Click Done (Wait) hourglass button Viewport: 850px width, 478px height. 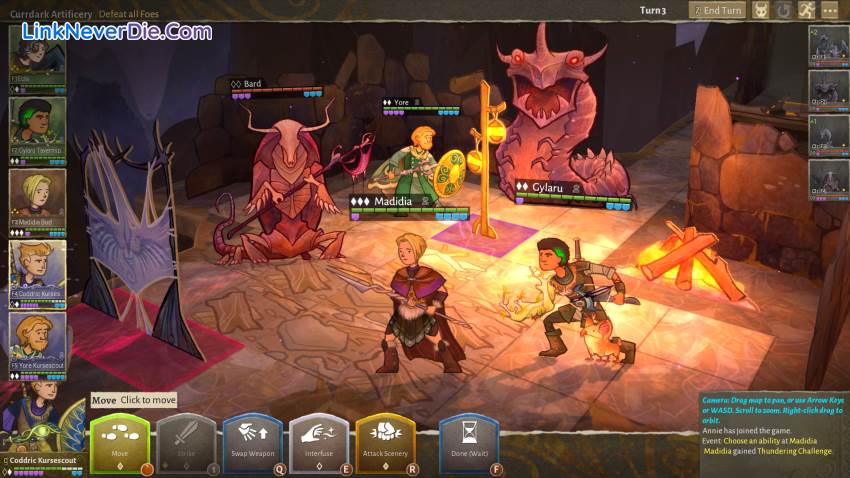tap(468, 441)
